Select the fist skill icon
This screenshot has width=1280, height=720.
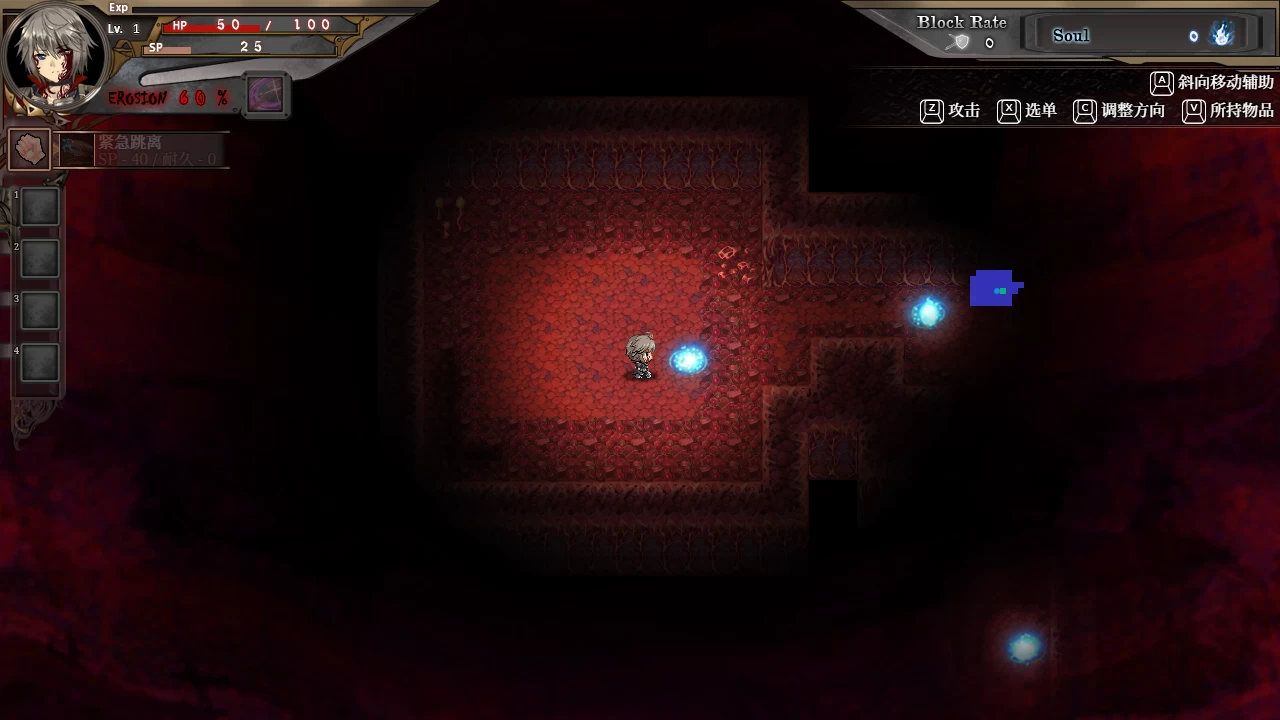pyautogui.click(x=28, y=148)
